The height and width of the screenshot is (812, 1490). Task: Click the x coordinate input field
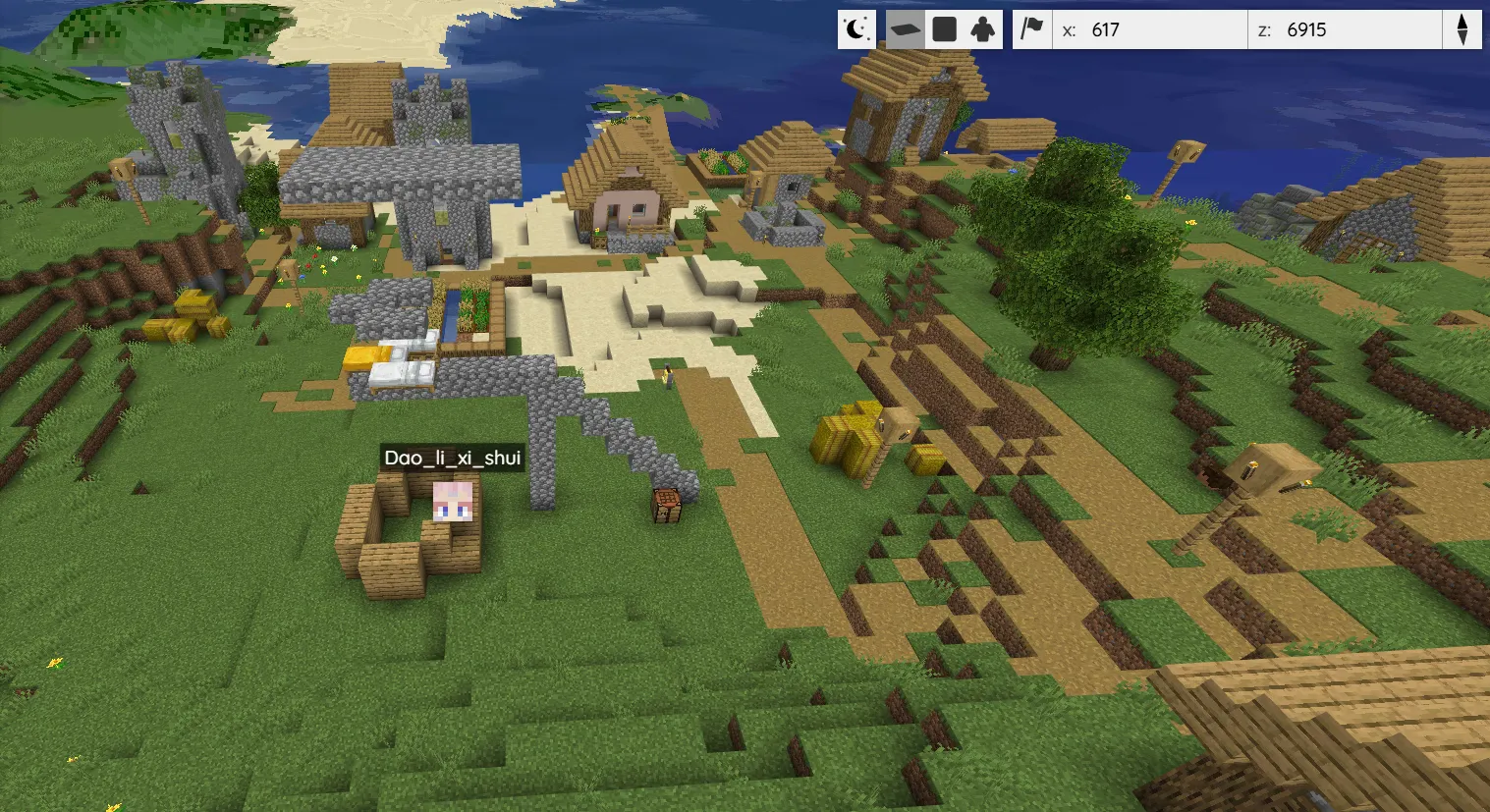click(1159, 29)
